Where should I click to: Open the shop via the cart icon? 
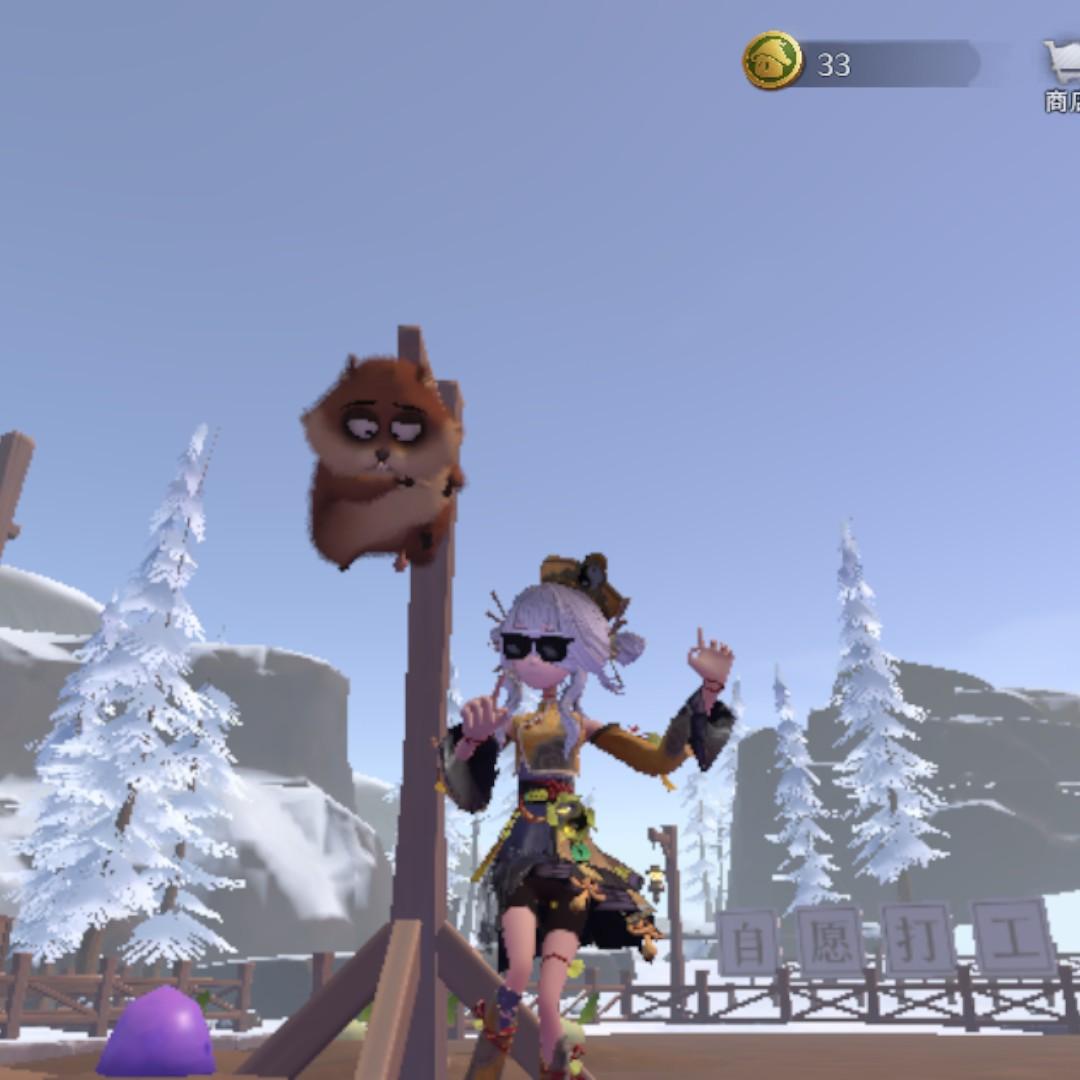(x=1061, y=63)
